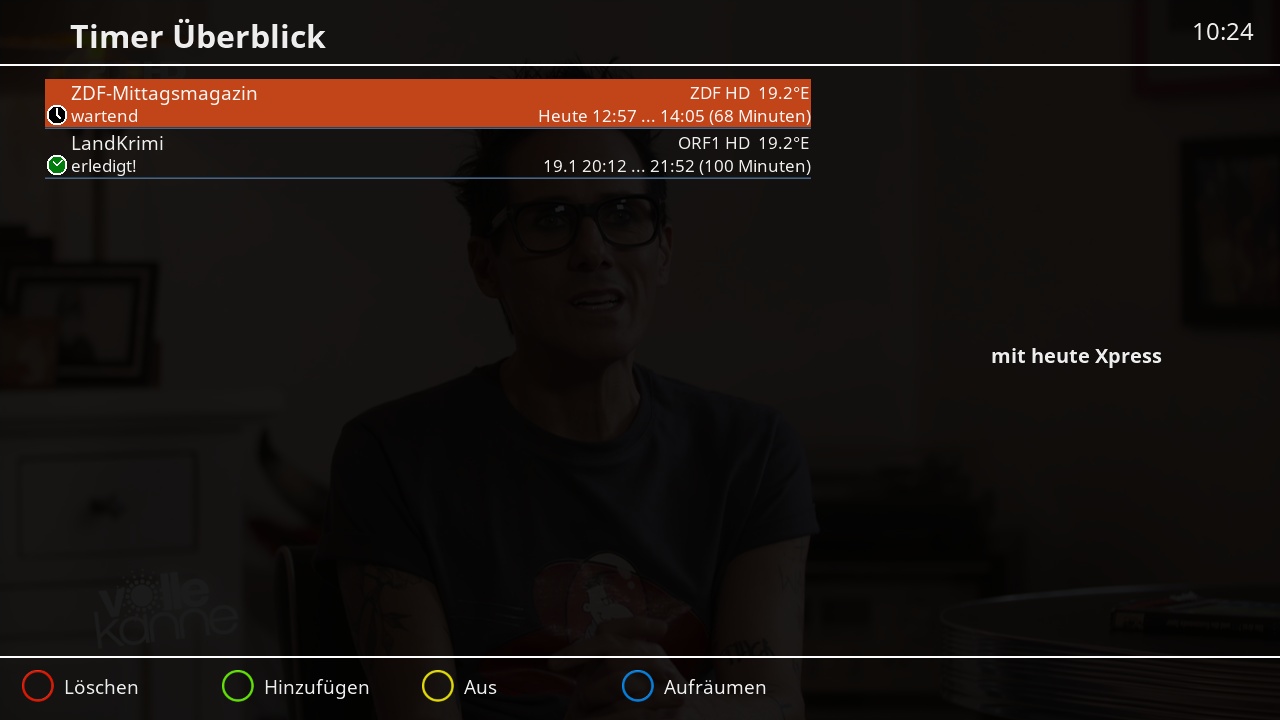This screenshot has height=720, width=1280.
Task: Select the LandKrimi timer entry
Action: point(427,154)
